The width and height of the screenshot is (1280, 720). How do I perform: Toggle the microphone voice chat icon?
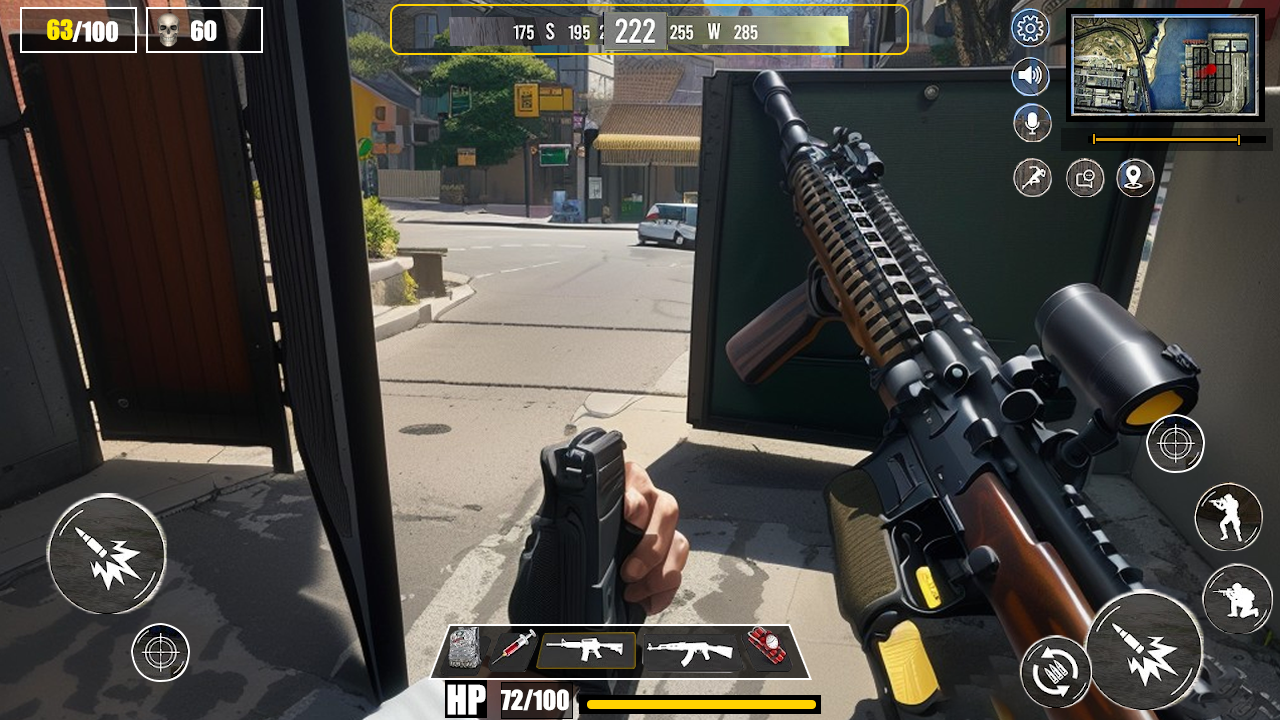pyautogui.click(x=1030, y=123)
